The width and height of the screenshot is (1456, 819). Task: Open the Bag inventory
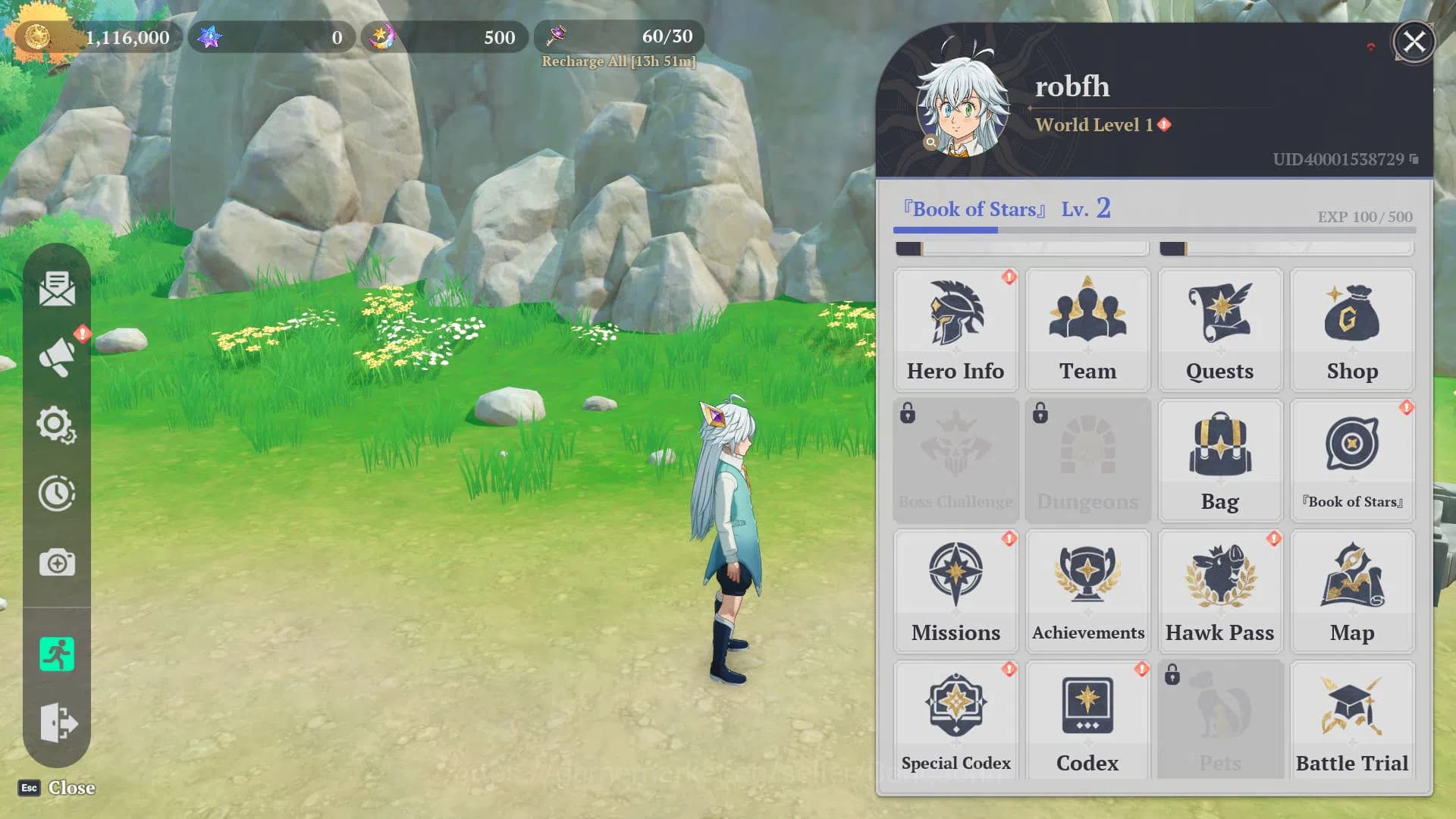tap(1219, 460)
